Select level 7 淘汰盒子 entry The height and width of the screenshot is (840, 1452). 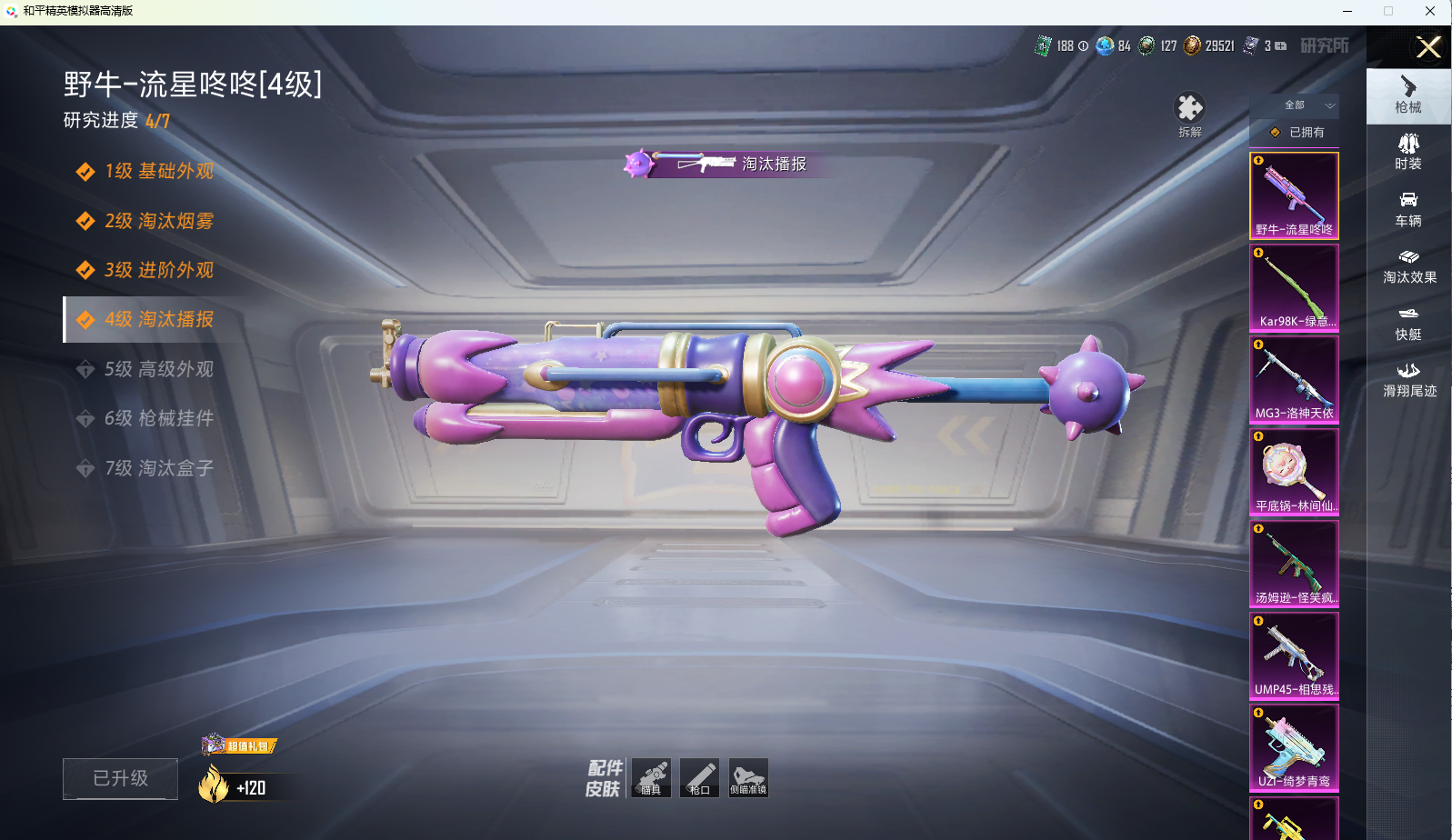coord(159,468)
